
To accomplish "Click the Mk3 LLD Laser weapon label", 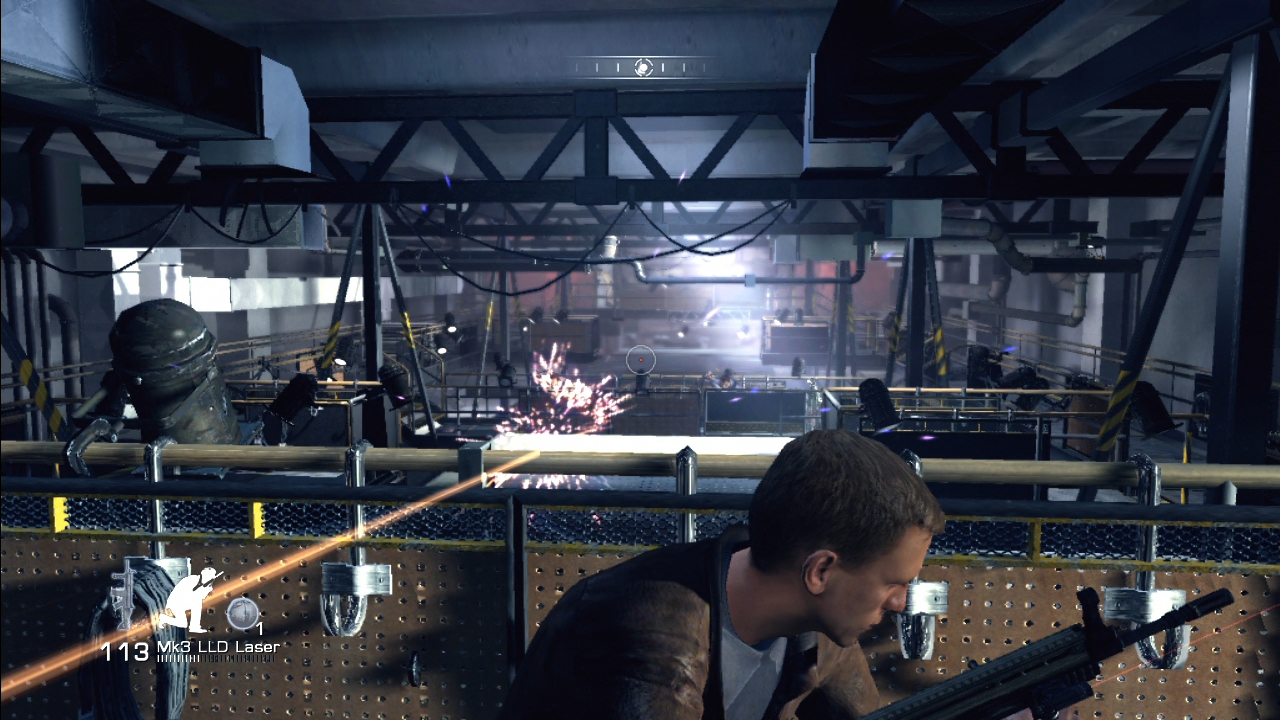I will [x=217, y=648].
